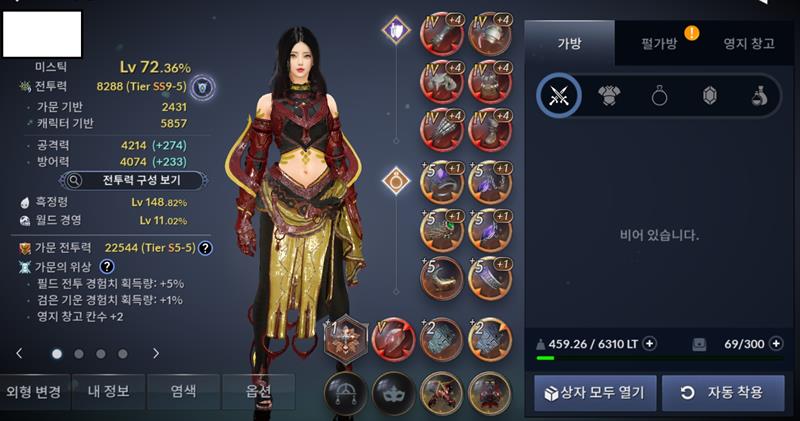Open the 펄가방 pearl bag tab
Screen dimensions: 800x421
[x=662, y=44]
